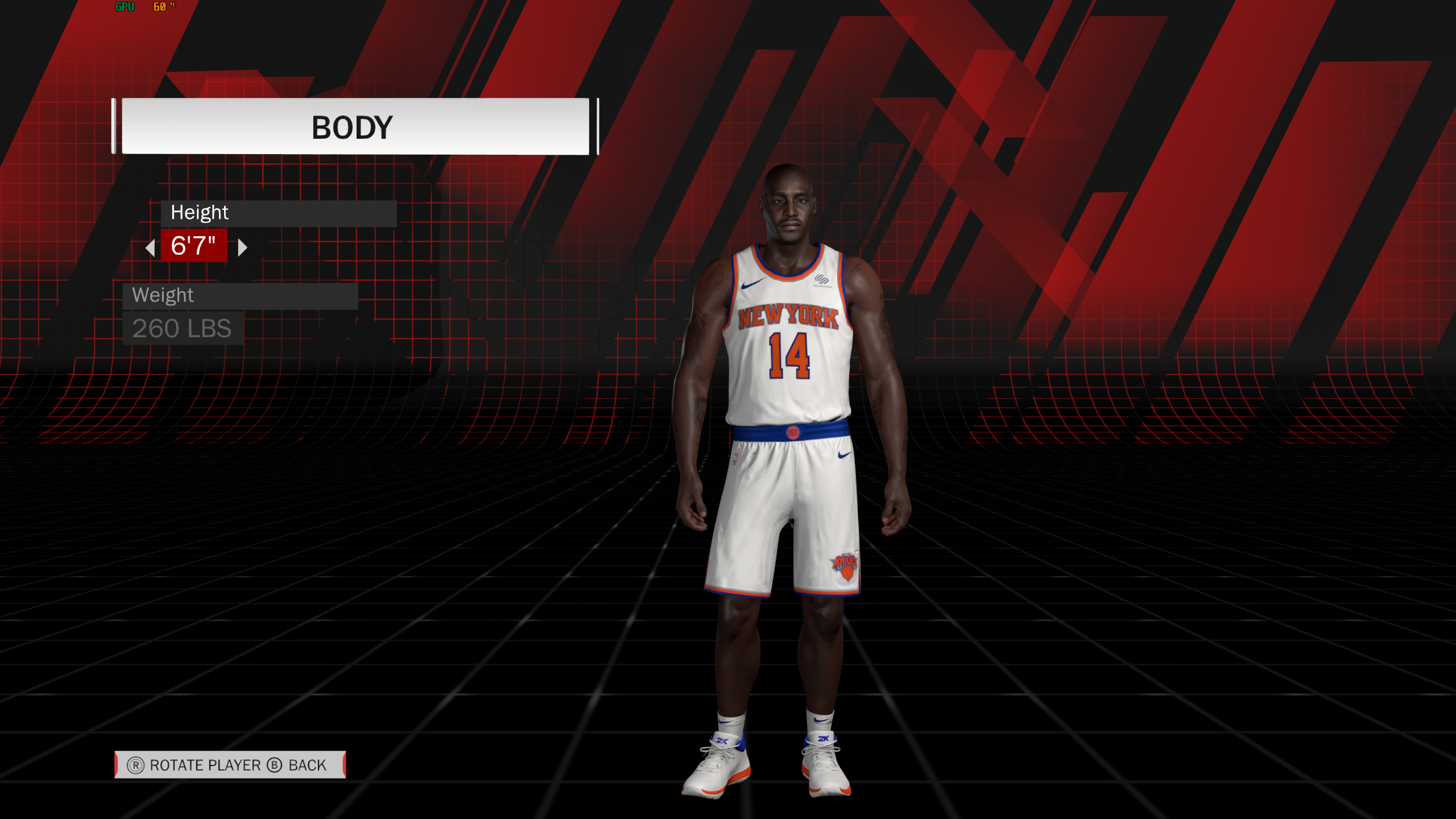Select the Height option row
The width and height of the screenshot is (1456, 819).
[278, 213]
